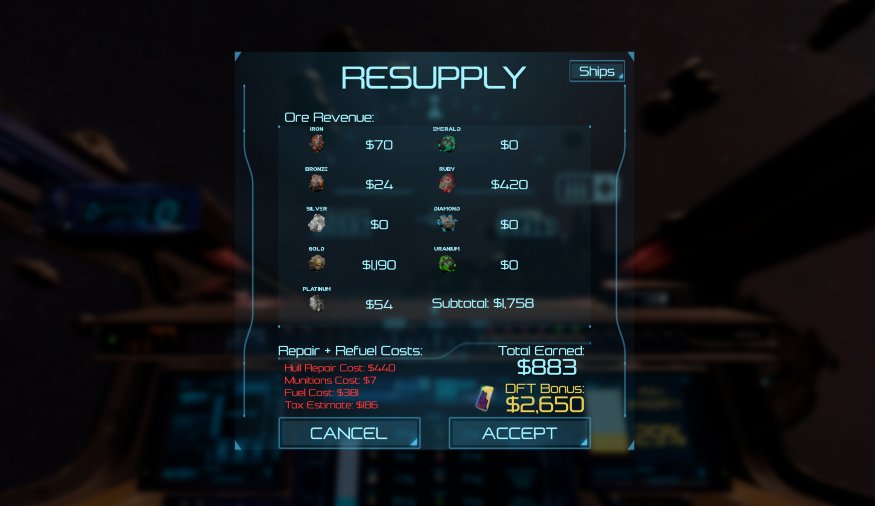Accept the resupply transaction

519,433
